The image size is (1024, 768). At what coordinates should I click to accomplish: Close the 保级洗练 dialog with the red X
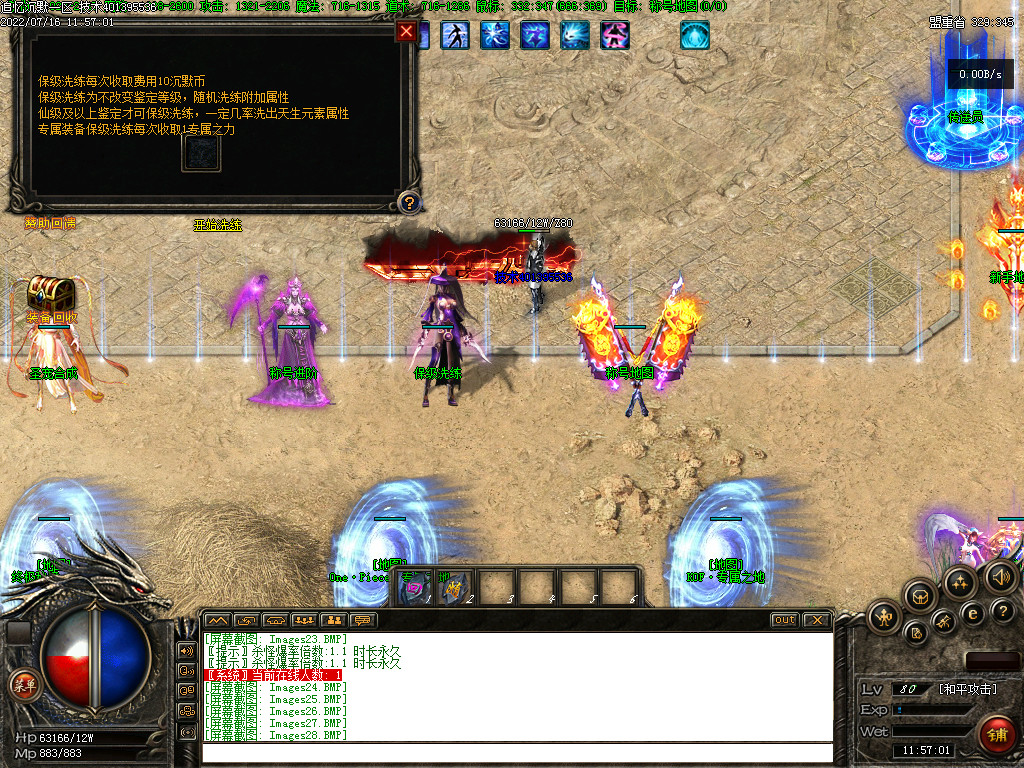(406, 31)
